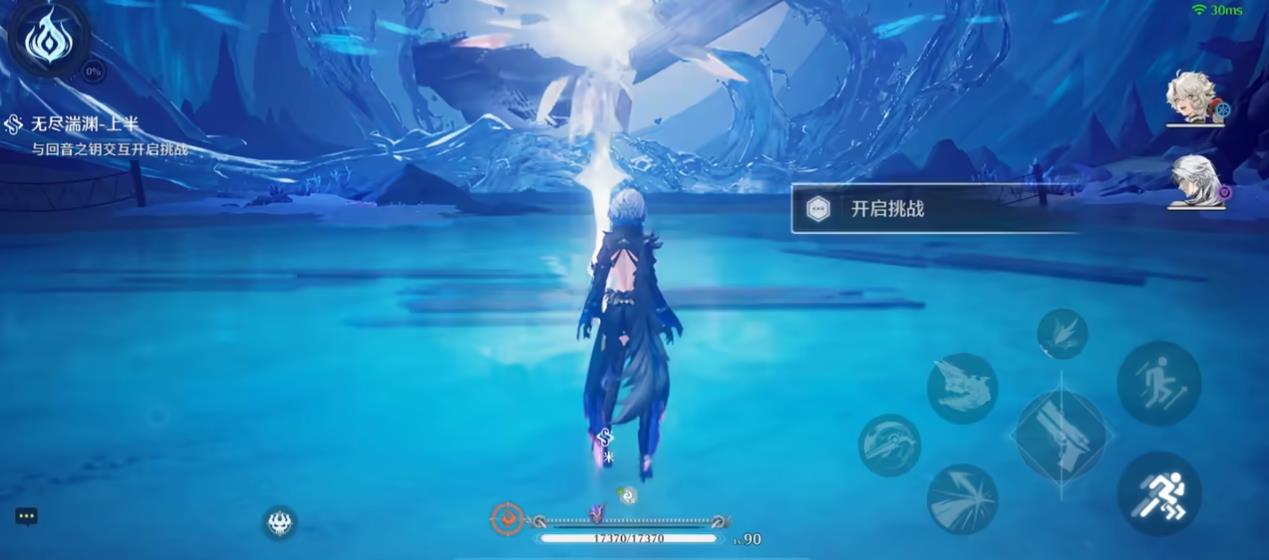Activate the sprinting figure dodge button
Viewport: 1269px width, 560px height.
tap(1158, 494)
